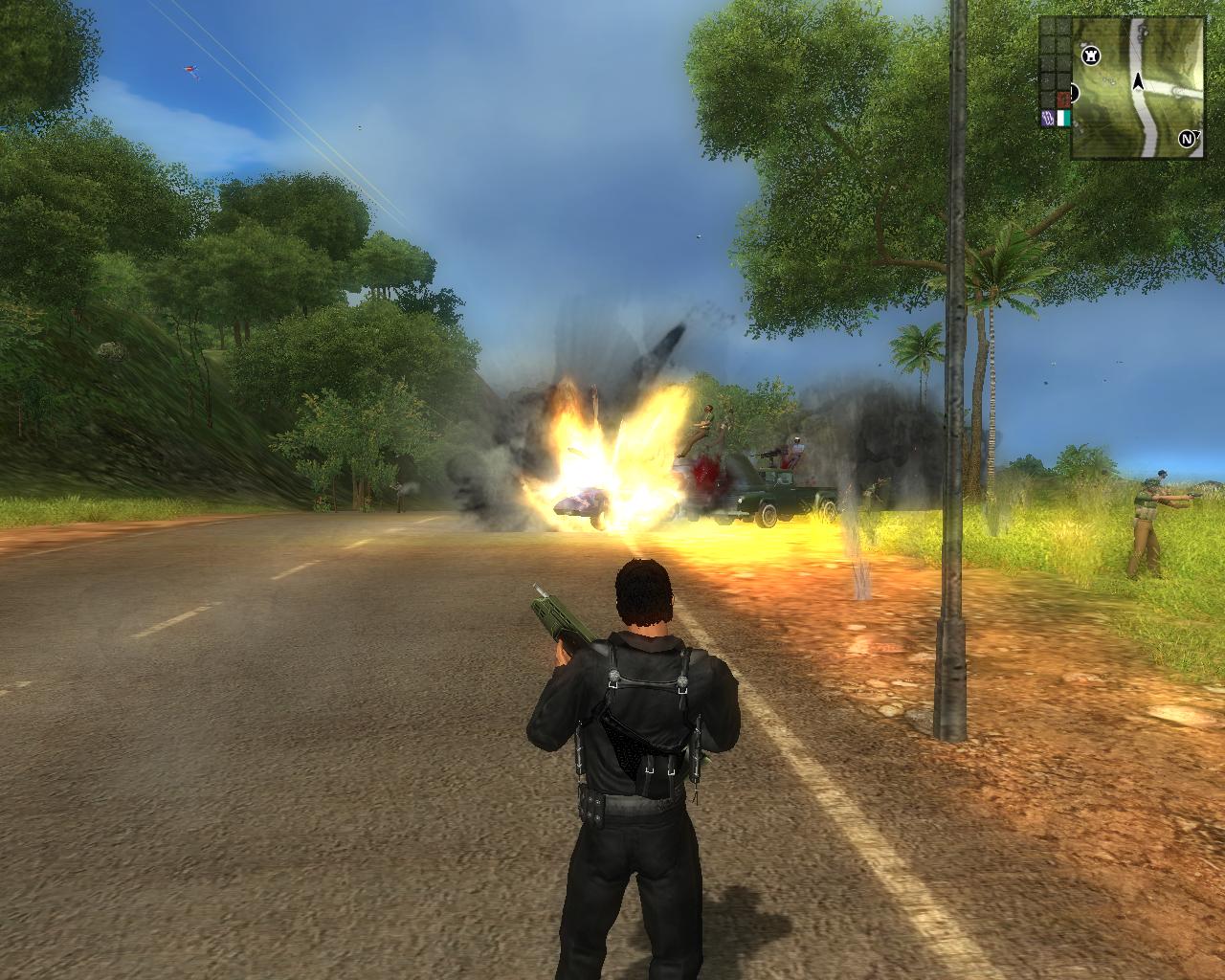Click the north compass N marker
The height and width of the screenshot is (980, 1225).
(1189, 139)
